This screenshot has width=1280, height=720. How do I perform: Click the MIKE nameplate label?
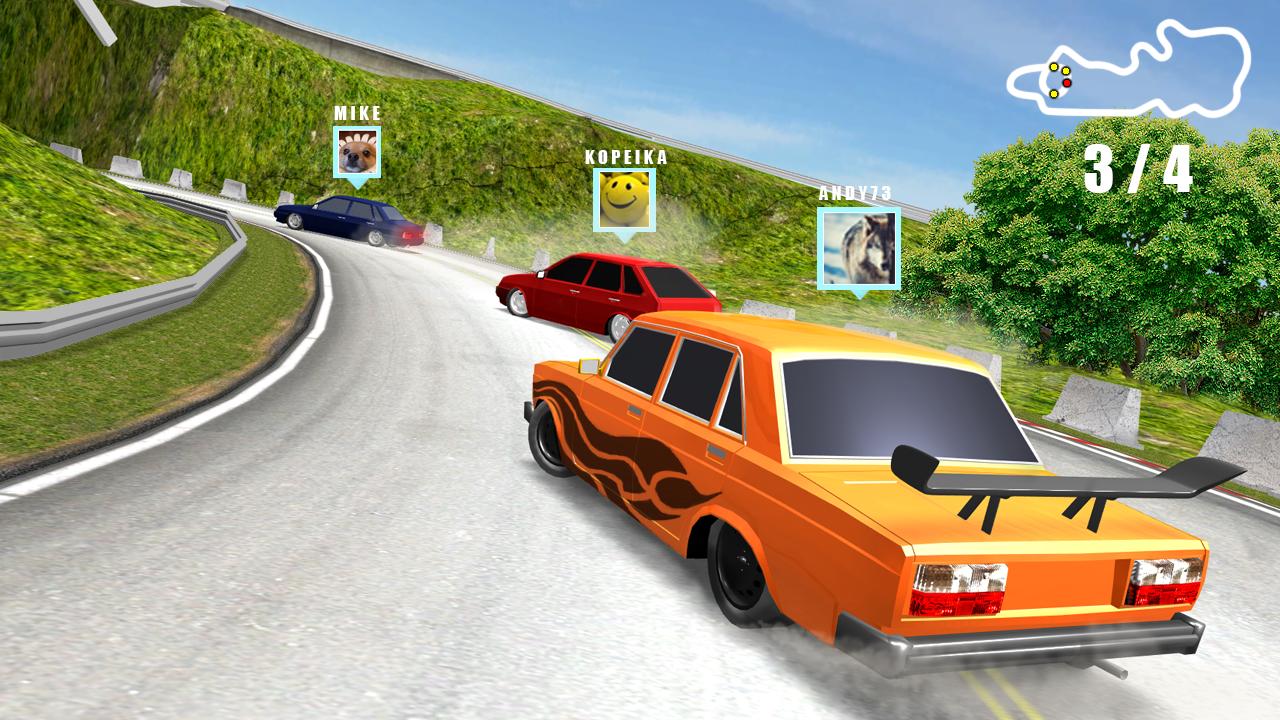(x=357, y=114)
